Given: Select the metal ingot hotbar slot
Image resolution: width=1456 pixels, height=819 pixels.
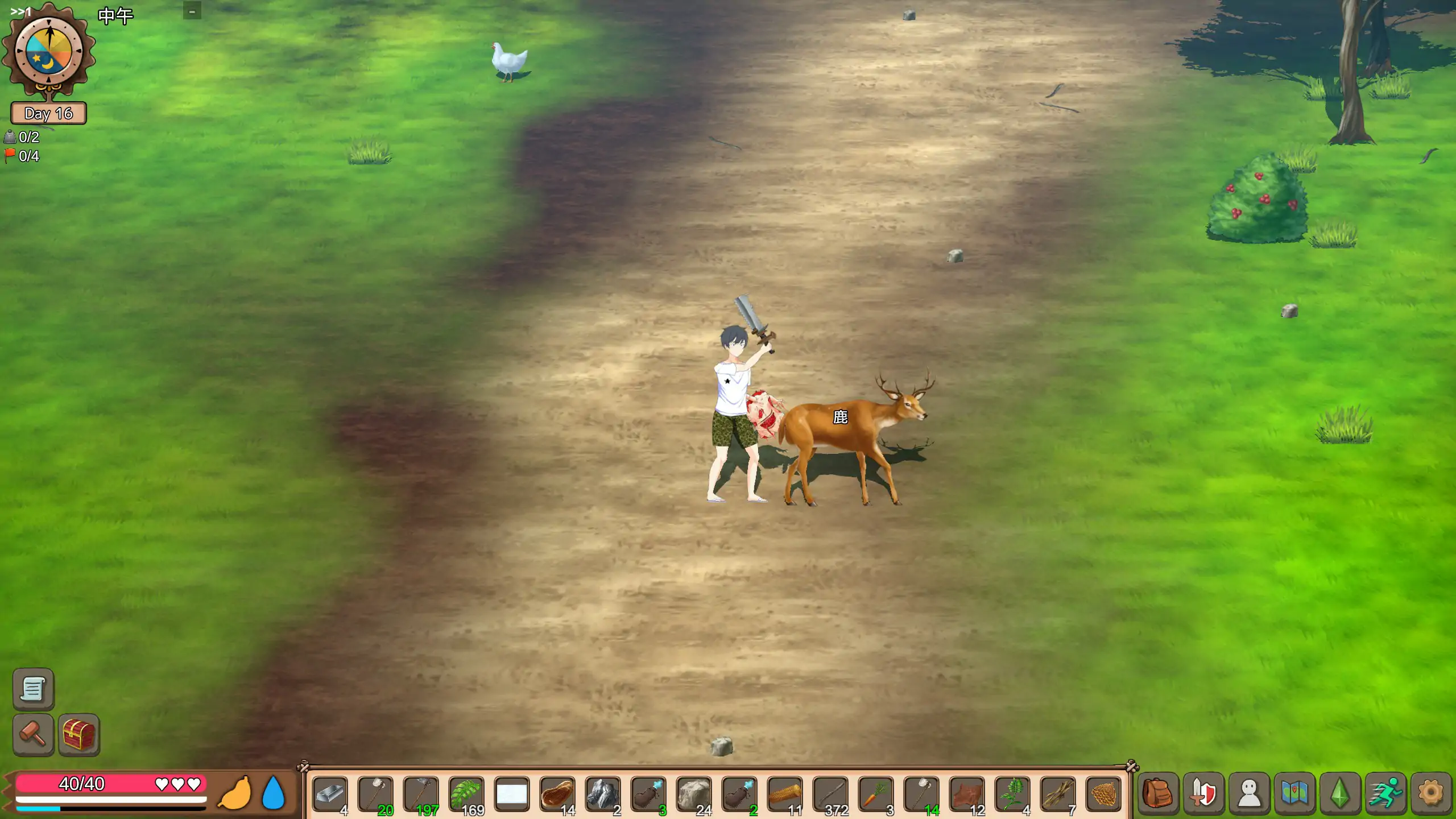Looking at the screenshot, I should (x=330, y=795).
